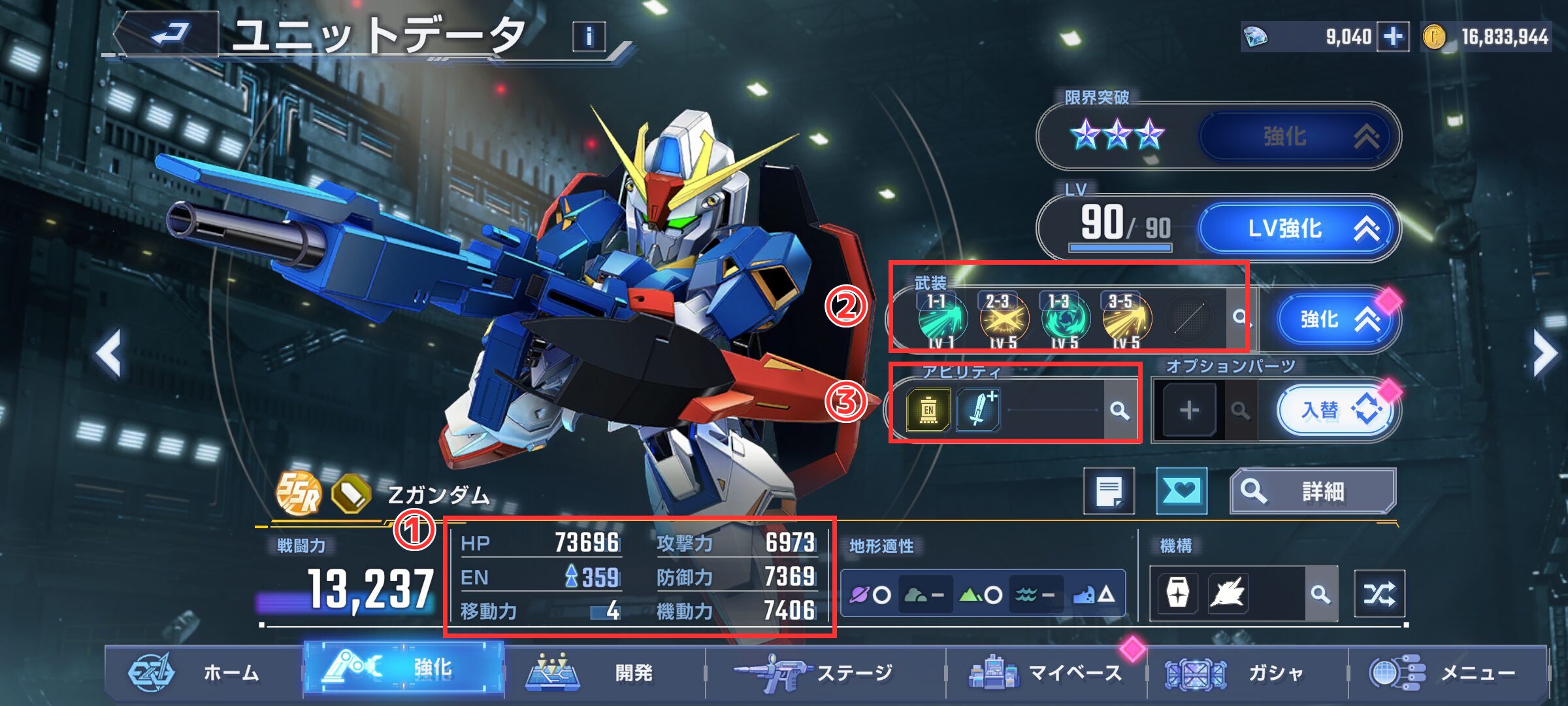1568x706 pixels.
Task: Open the info button beside ユニットデータ
Action: point(589,37)
